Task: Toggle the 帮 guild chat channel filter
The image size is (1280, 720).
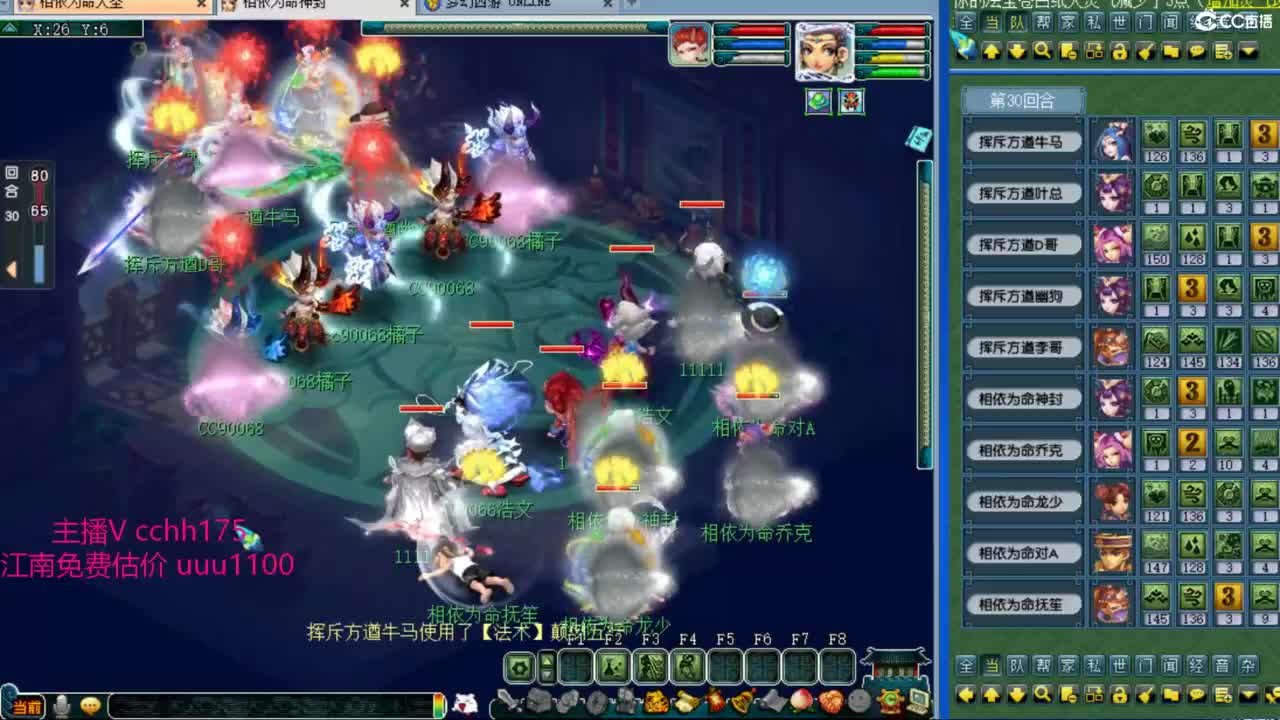Action: tap(1041, 665)
